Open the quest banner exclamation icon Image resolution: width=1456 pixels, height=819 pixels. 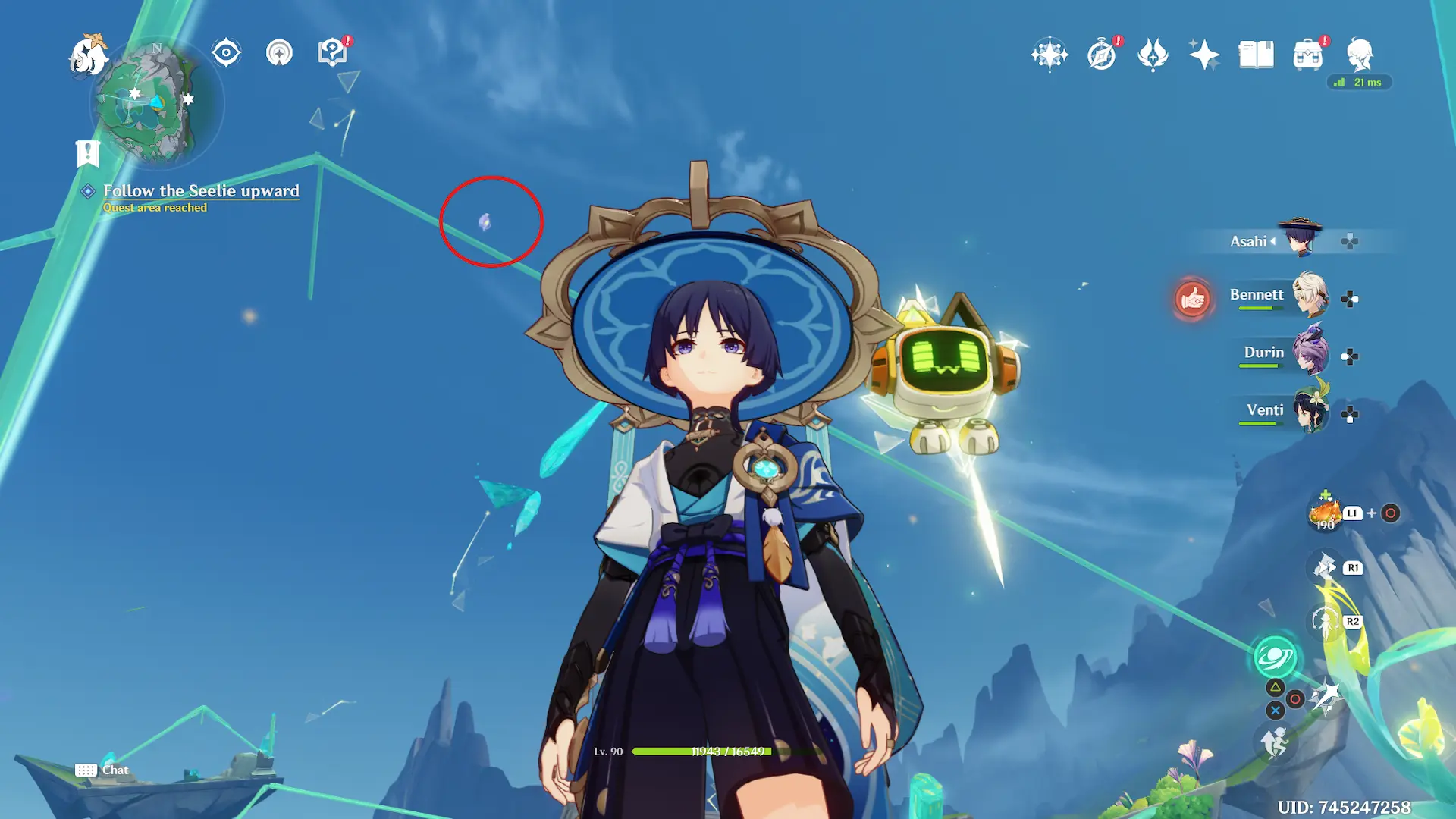[88, 153]
